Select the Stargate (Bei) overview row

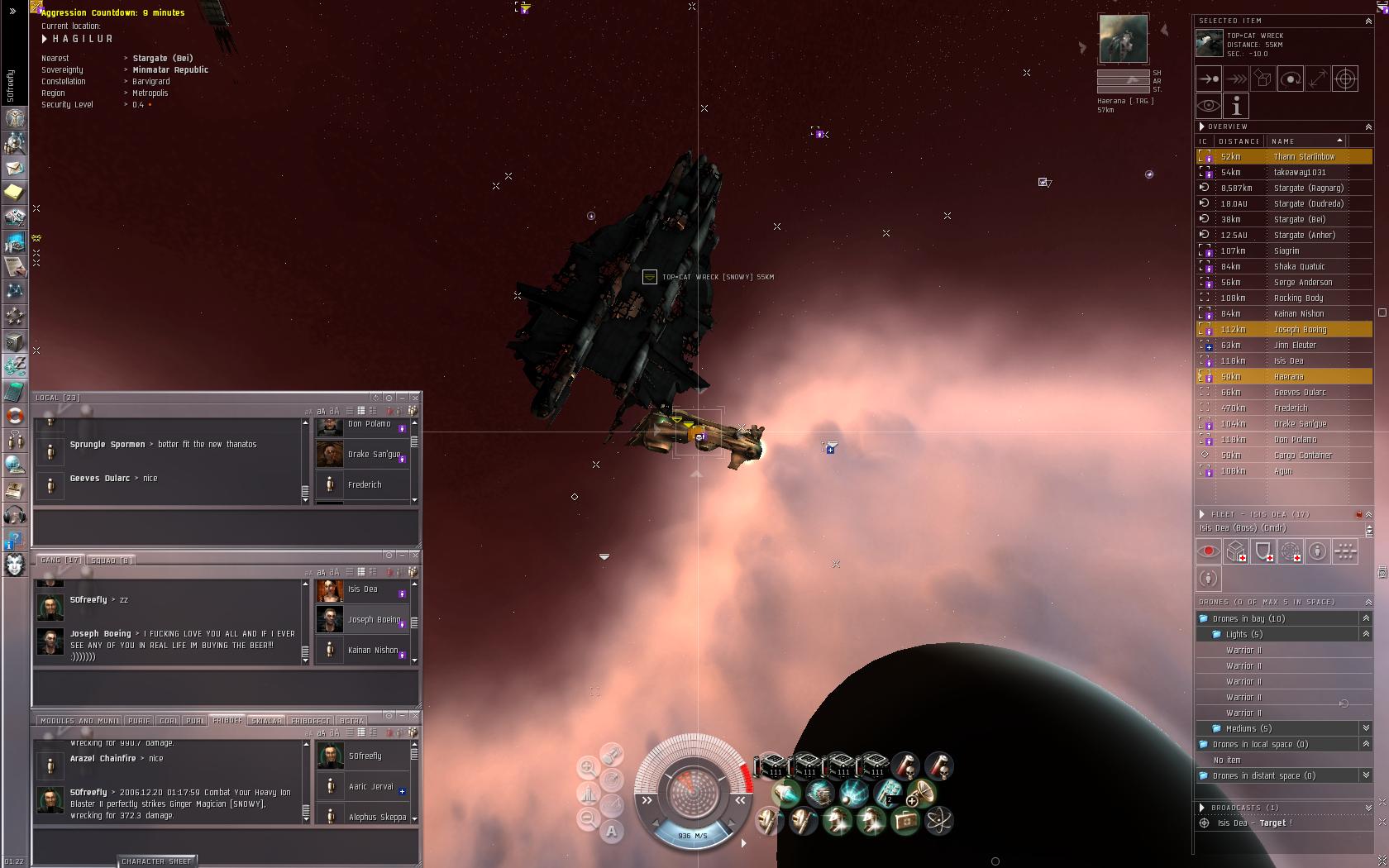click(x=1299, y=219)
